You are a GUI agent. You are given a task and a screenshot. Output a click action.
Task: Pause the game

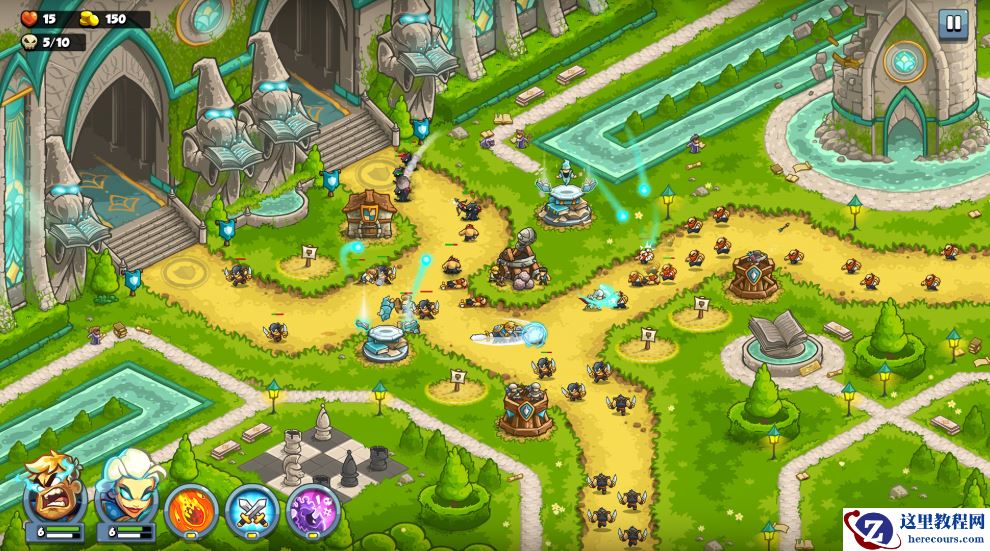coord(952,24)
